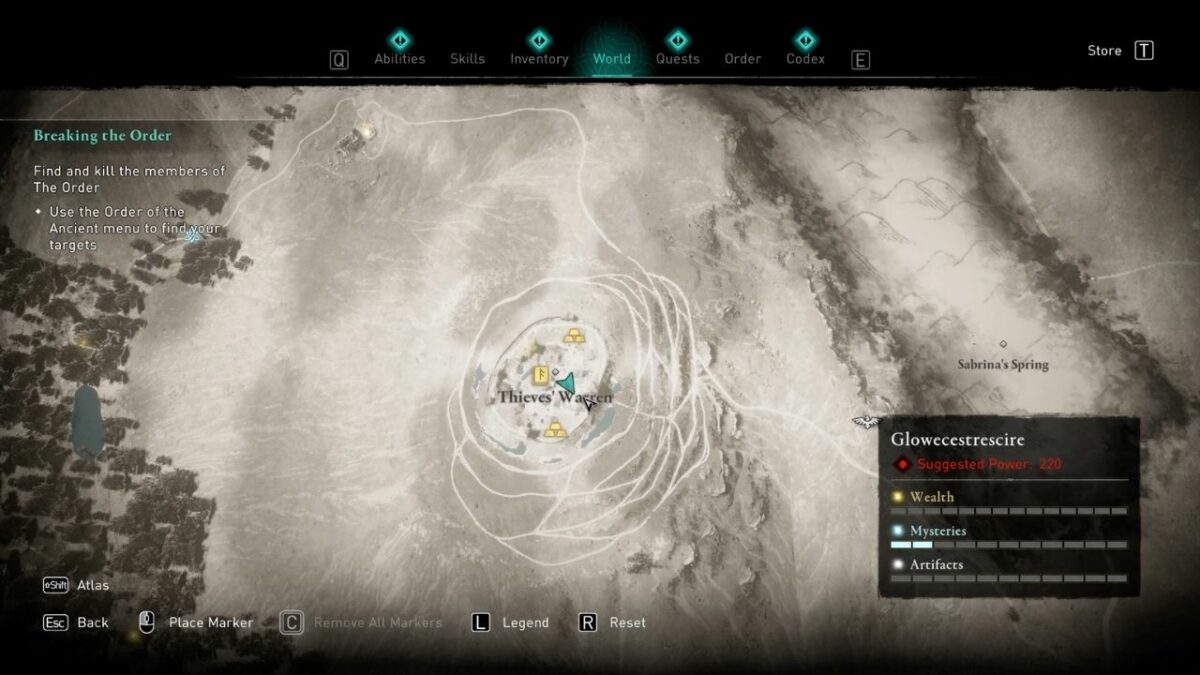Select the Sabrina's Spring location marker
Screen dimensions: 1200x675
(x=1003, y=344)
